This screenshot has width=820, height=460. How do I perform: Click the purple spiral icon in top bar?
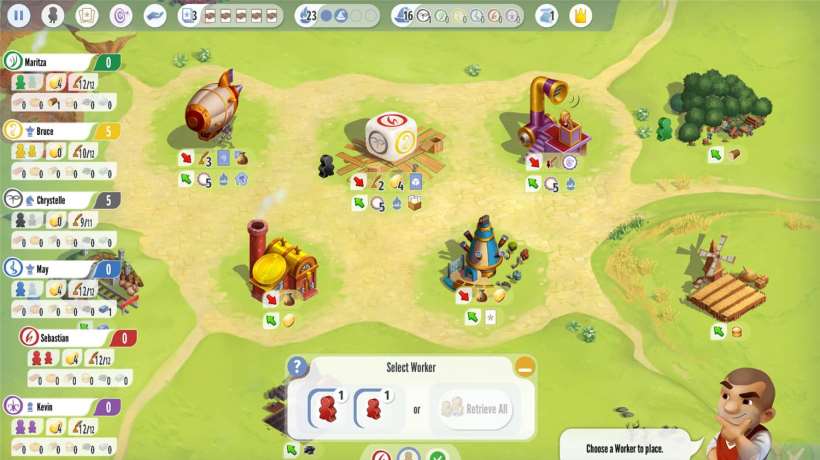(x=120, y=15)
